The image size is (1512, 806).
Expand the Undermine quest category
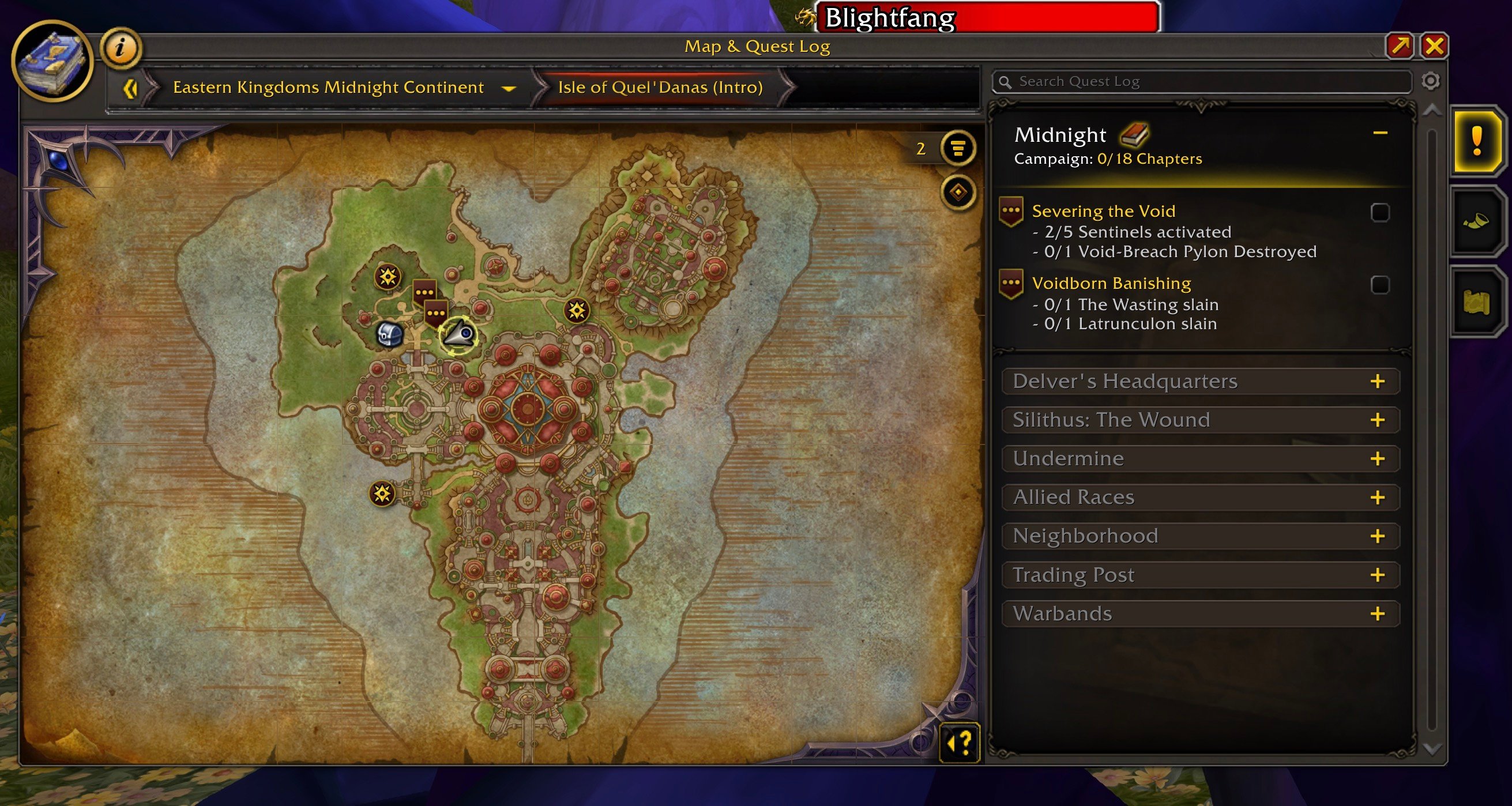pos(1377,458)
